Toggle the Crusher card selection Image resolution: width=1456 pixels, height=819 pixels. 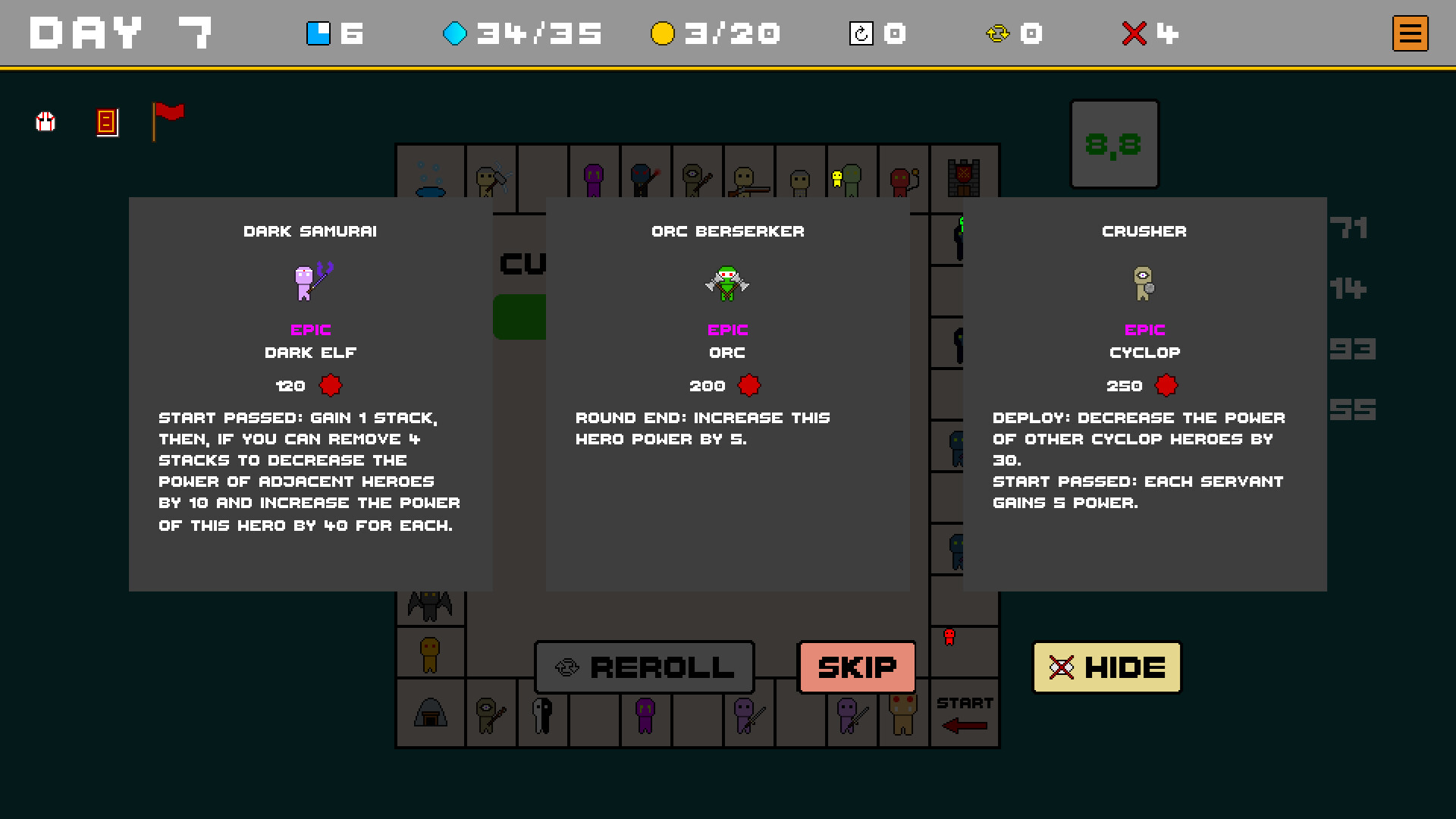[1145, 318]
